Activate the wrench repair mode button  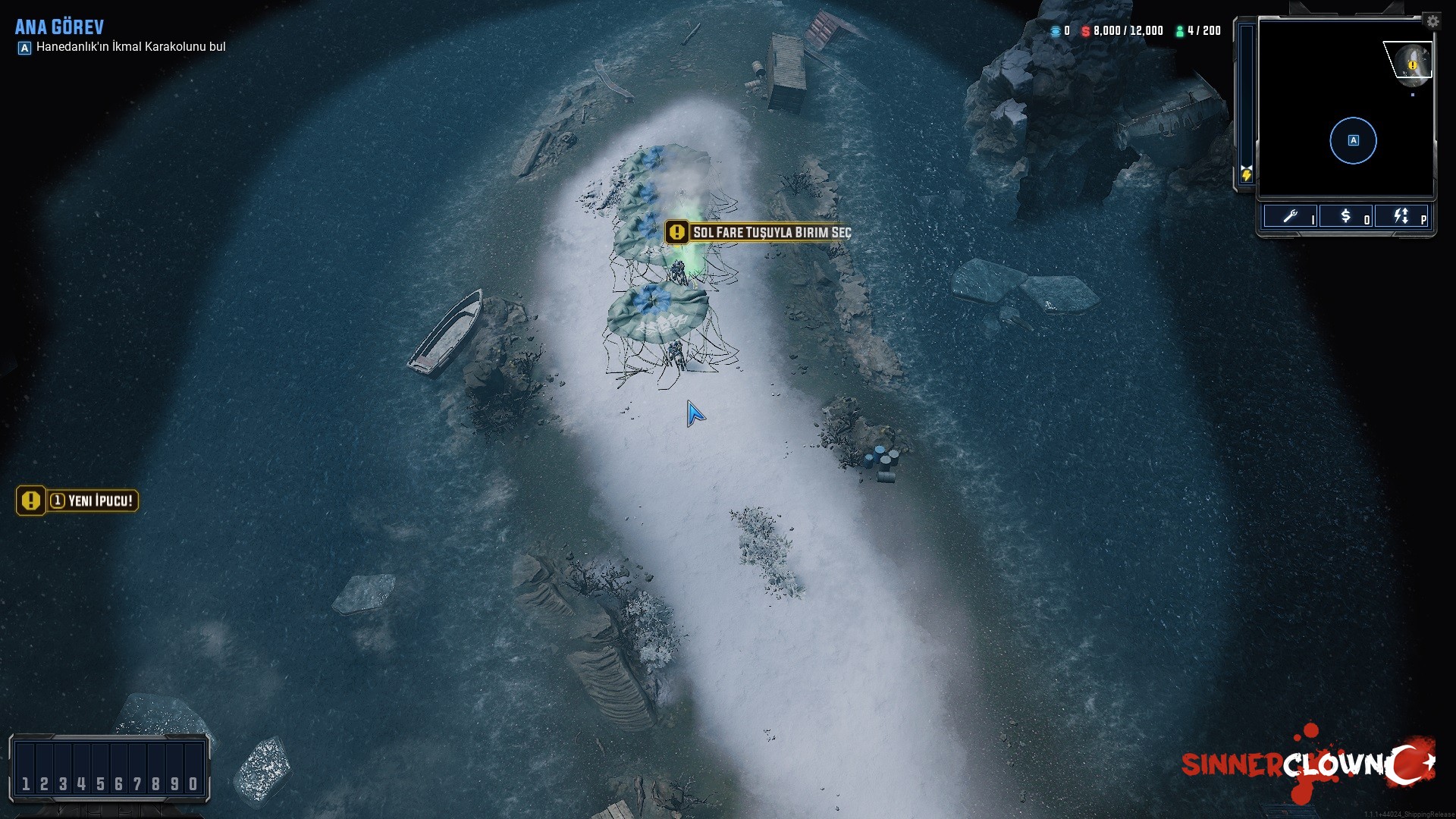click(1290, 217)
